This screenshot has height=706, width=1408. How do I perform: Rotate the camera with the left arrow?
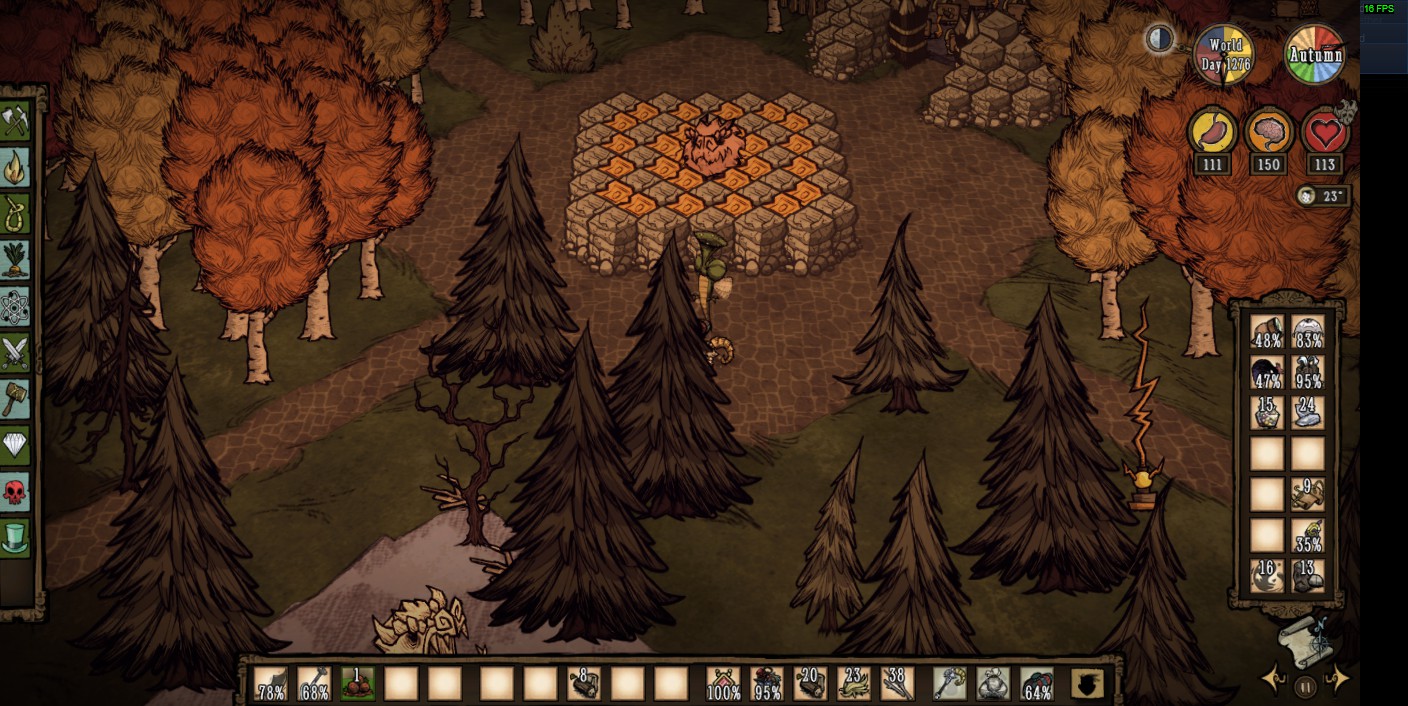[1274, 680]
